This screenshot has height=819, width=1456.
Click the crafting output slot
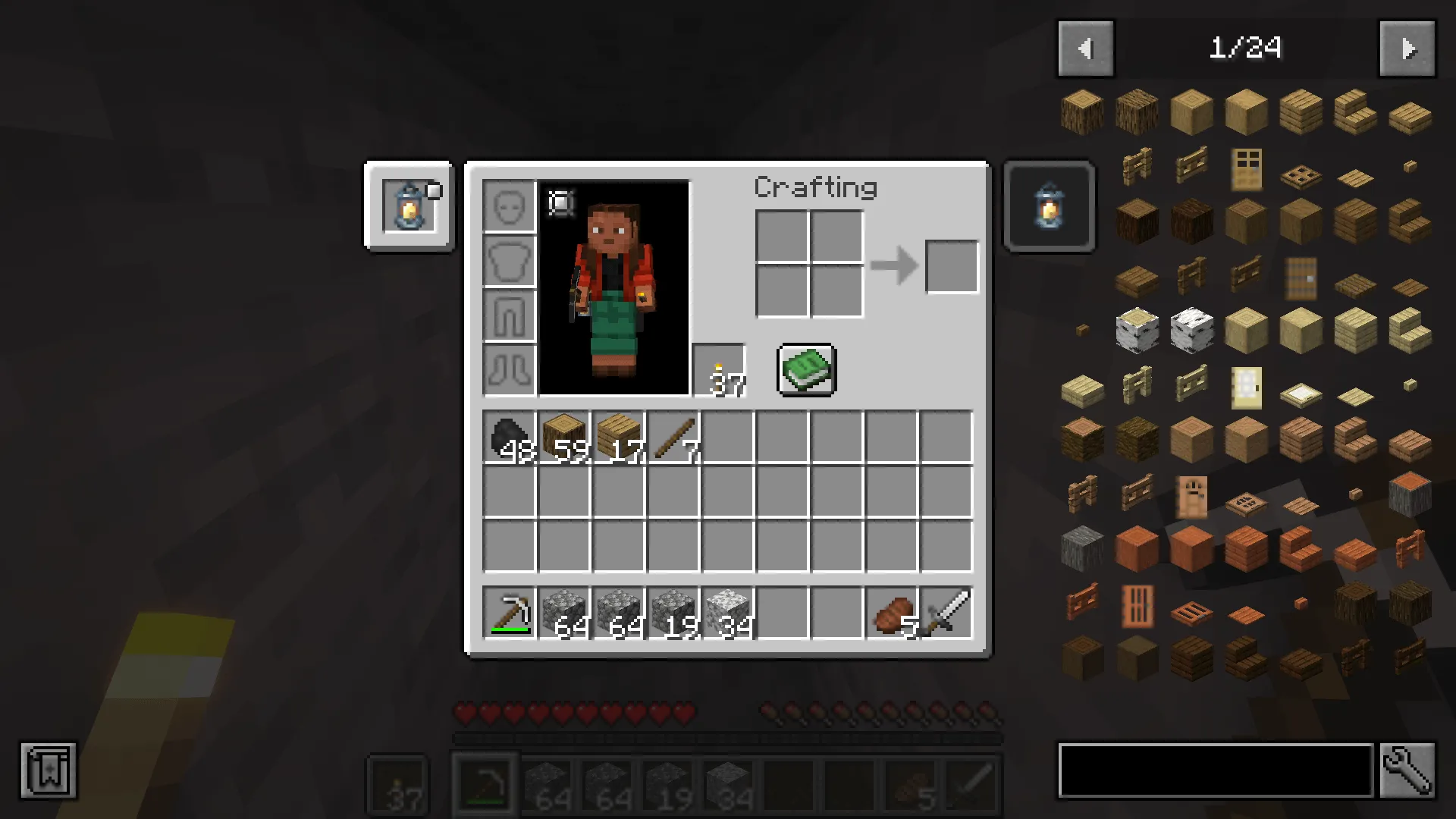point(952,266)
